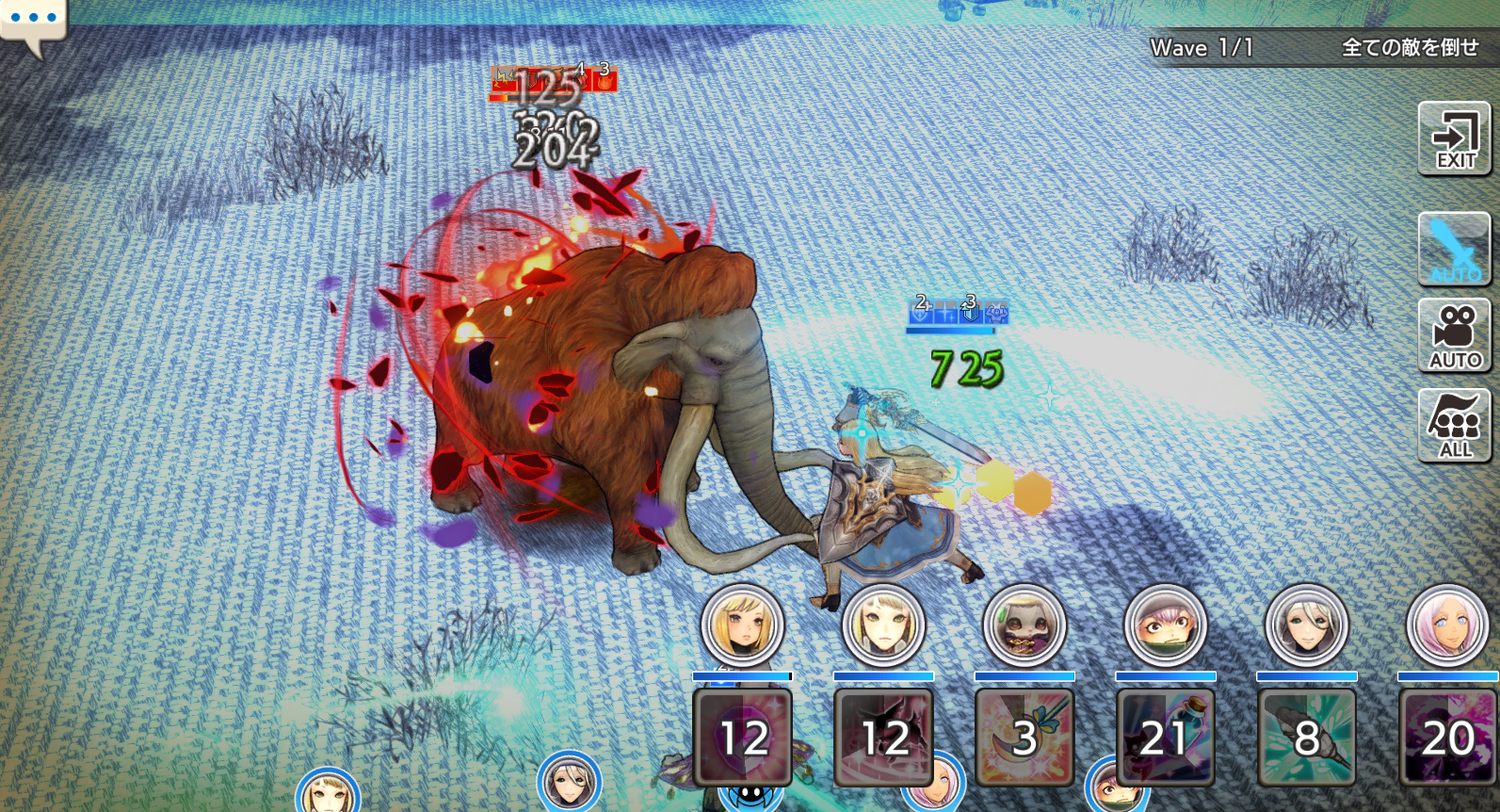The width and height of the screenshot is (1500, 812).
Task: Trigger the teal mace skill
Action: (1307, 737)
